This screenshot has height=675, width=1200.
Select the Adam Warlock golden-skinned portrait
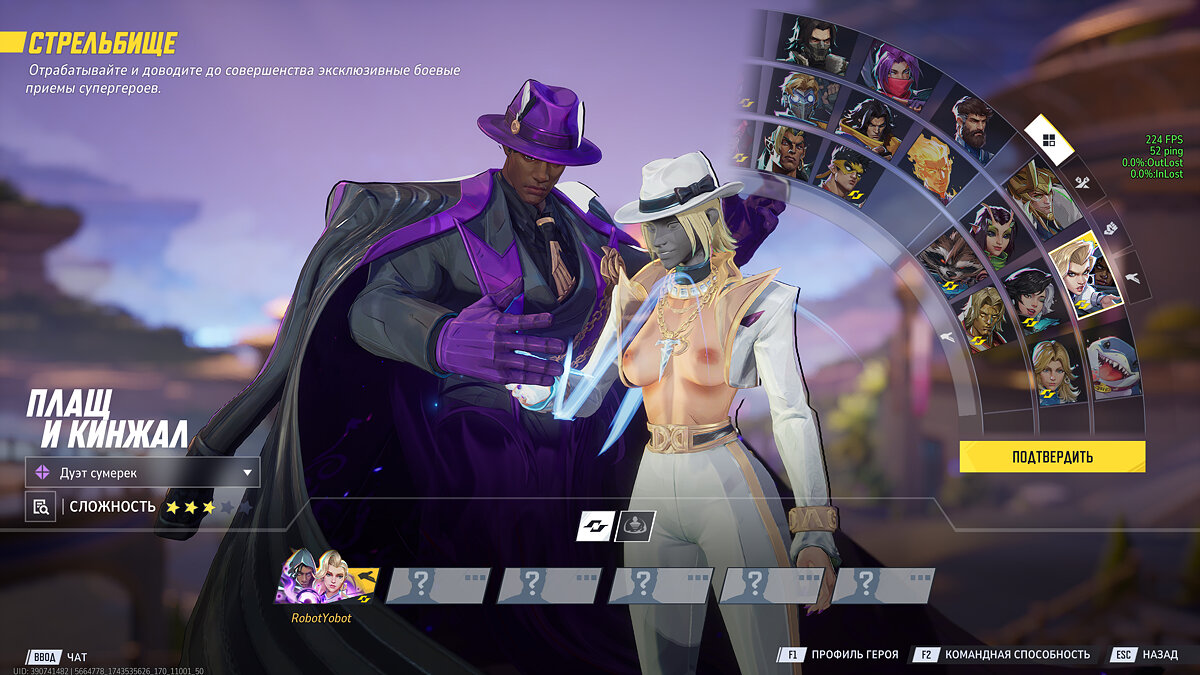(981, 317)
